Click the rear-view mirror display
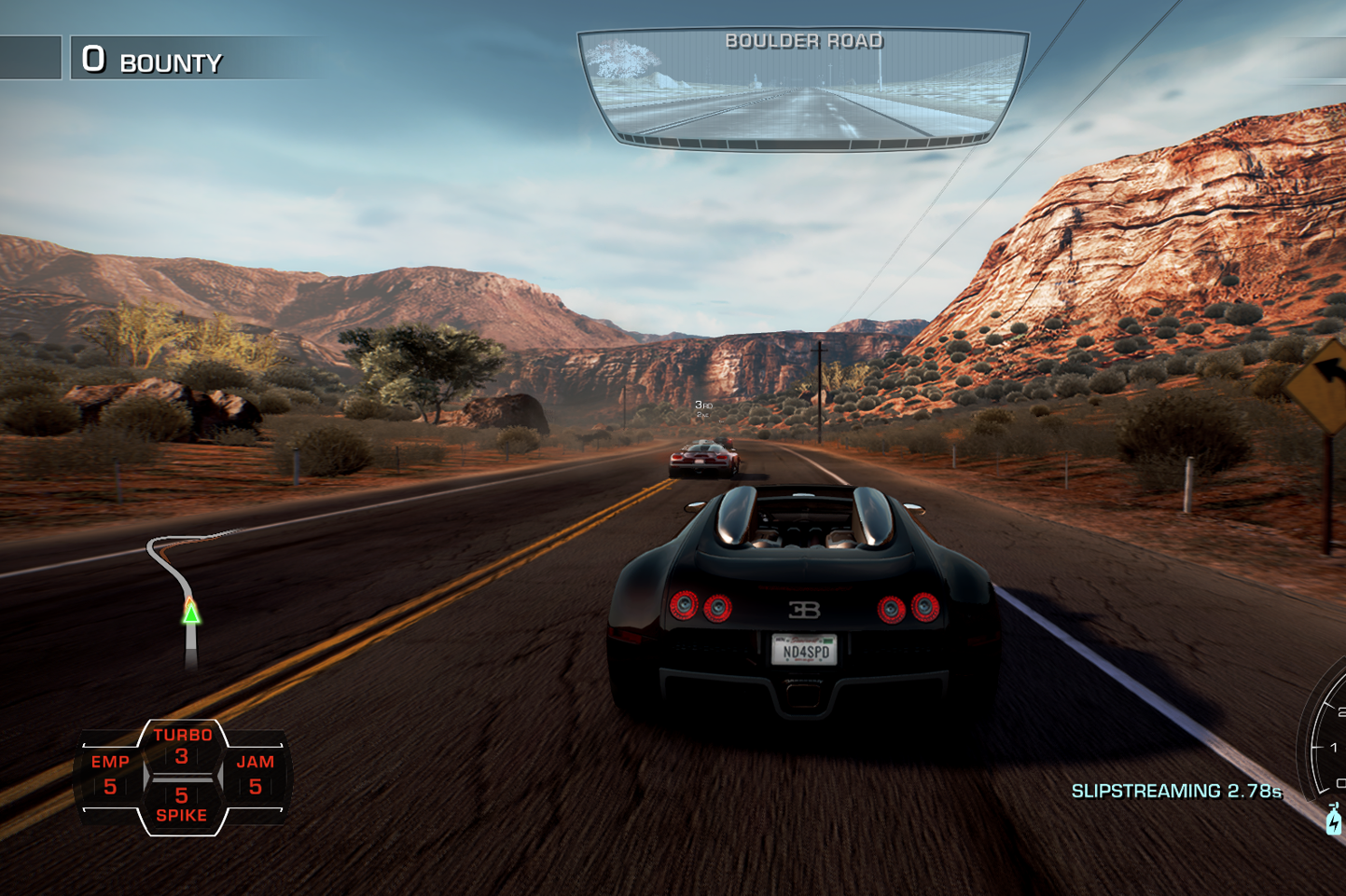Viewport: 1346px width, 896px height. tap(803, 89)
